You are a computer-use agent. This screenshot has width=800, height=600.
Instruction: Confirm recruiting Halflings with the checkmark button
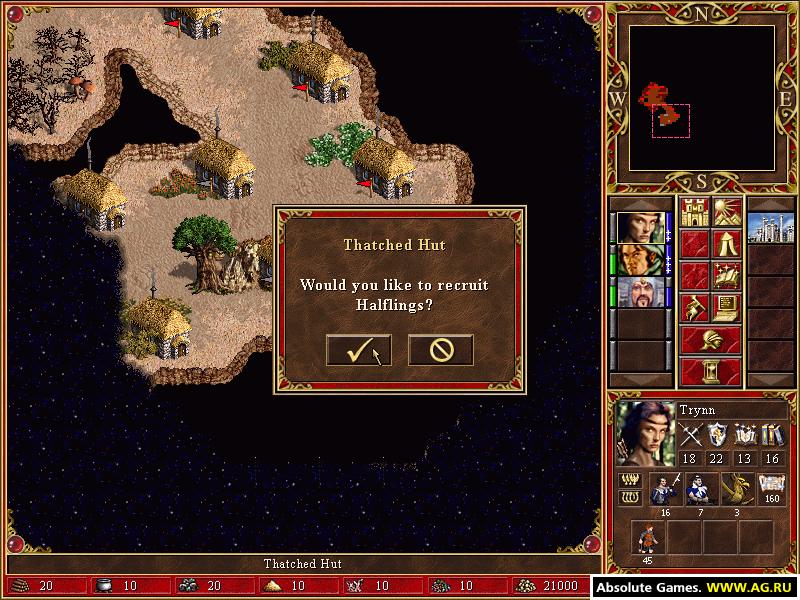(x=358, y=350)
